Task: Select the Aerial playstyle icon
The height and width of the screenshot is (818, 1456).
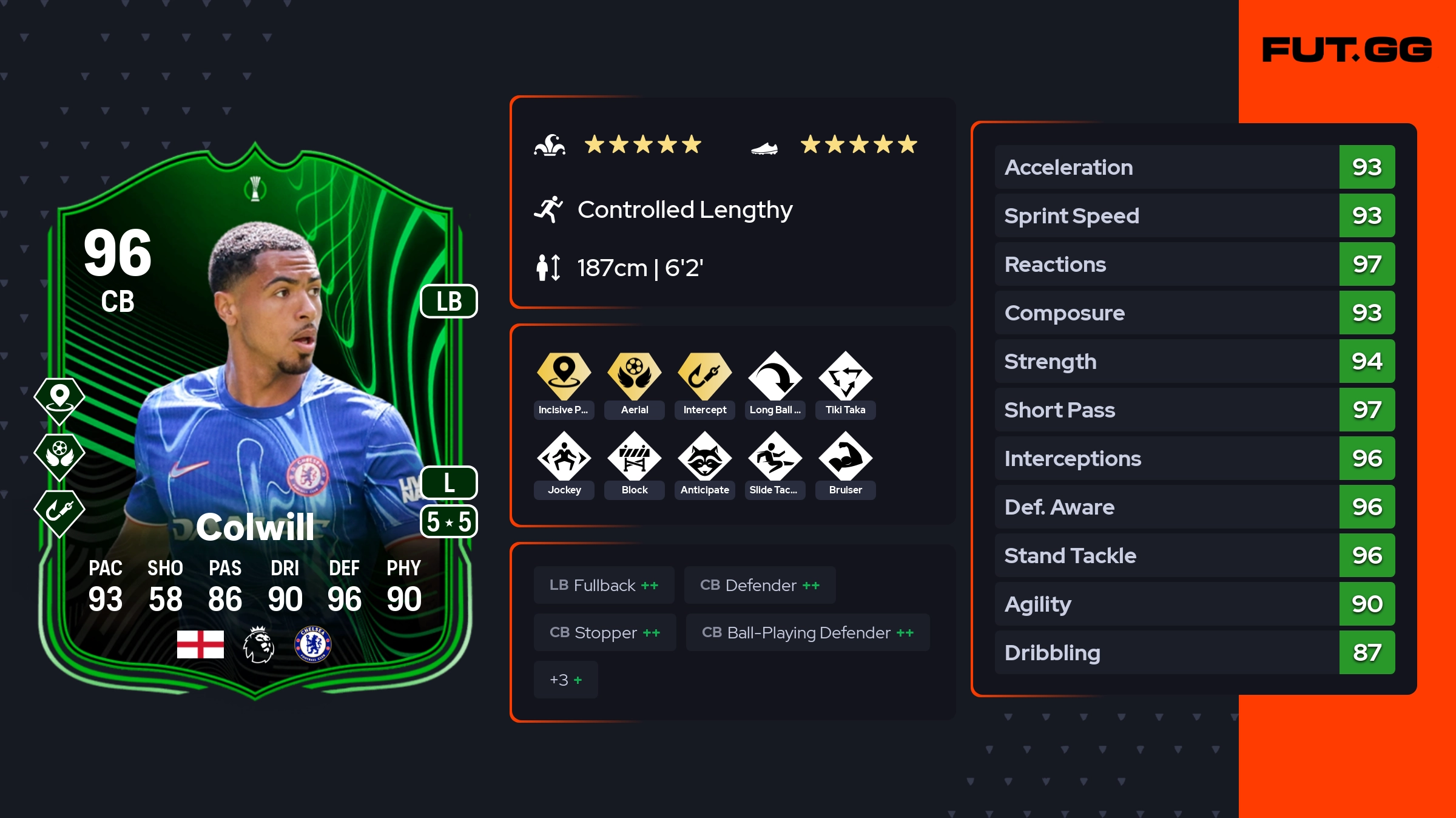Action: (x=635, y=376)
